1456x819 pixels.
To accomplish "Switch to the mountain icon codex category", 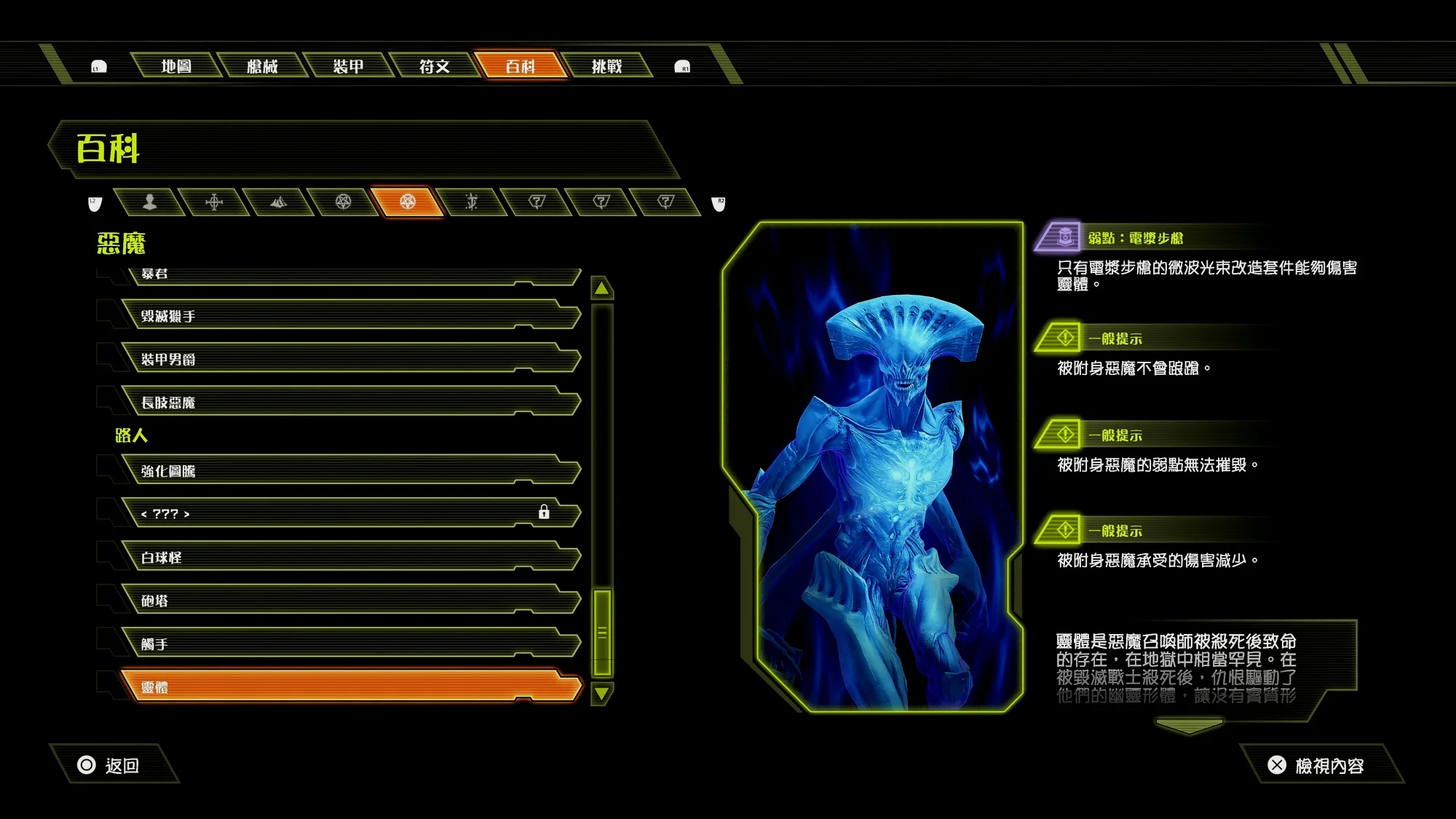I will (278, 202).
